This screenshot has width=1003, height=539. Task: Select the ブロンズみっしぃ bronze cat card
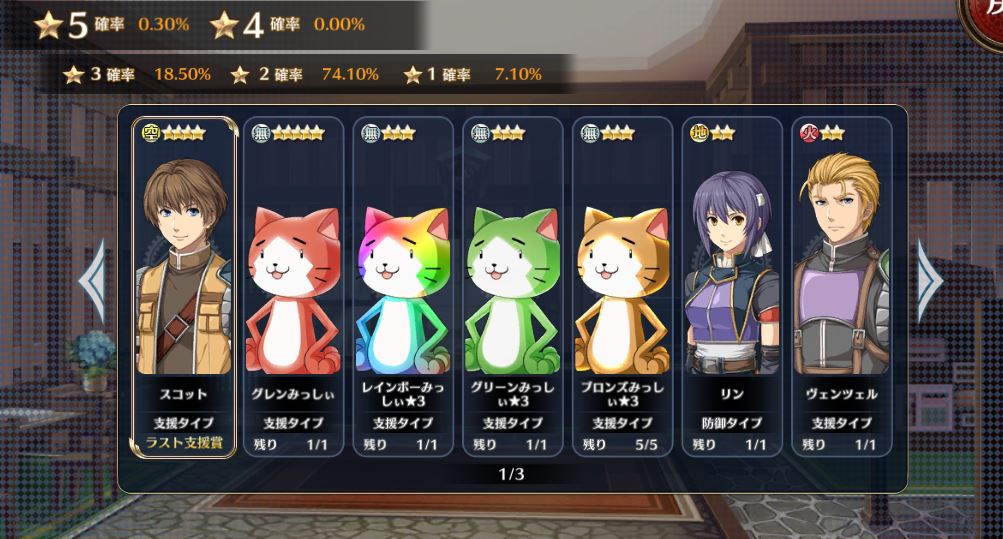[x=622, y=287]
